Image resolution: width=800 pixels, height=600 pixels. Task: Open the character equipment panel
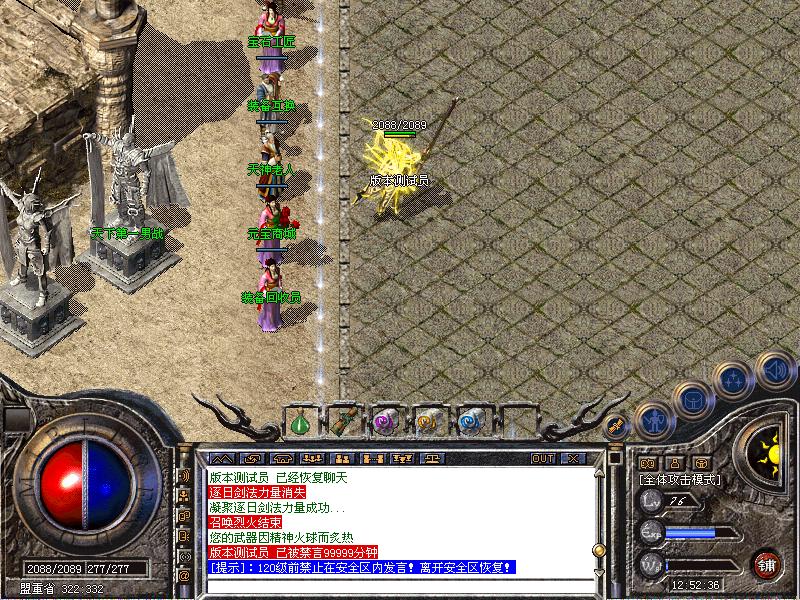[652, 420]
